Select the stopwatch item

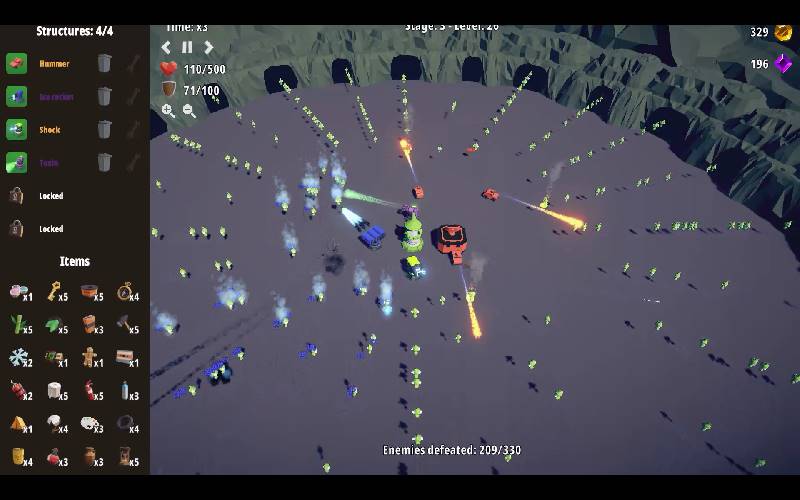[x=124, y=291]
